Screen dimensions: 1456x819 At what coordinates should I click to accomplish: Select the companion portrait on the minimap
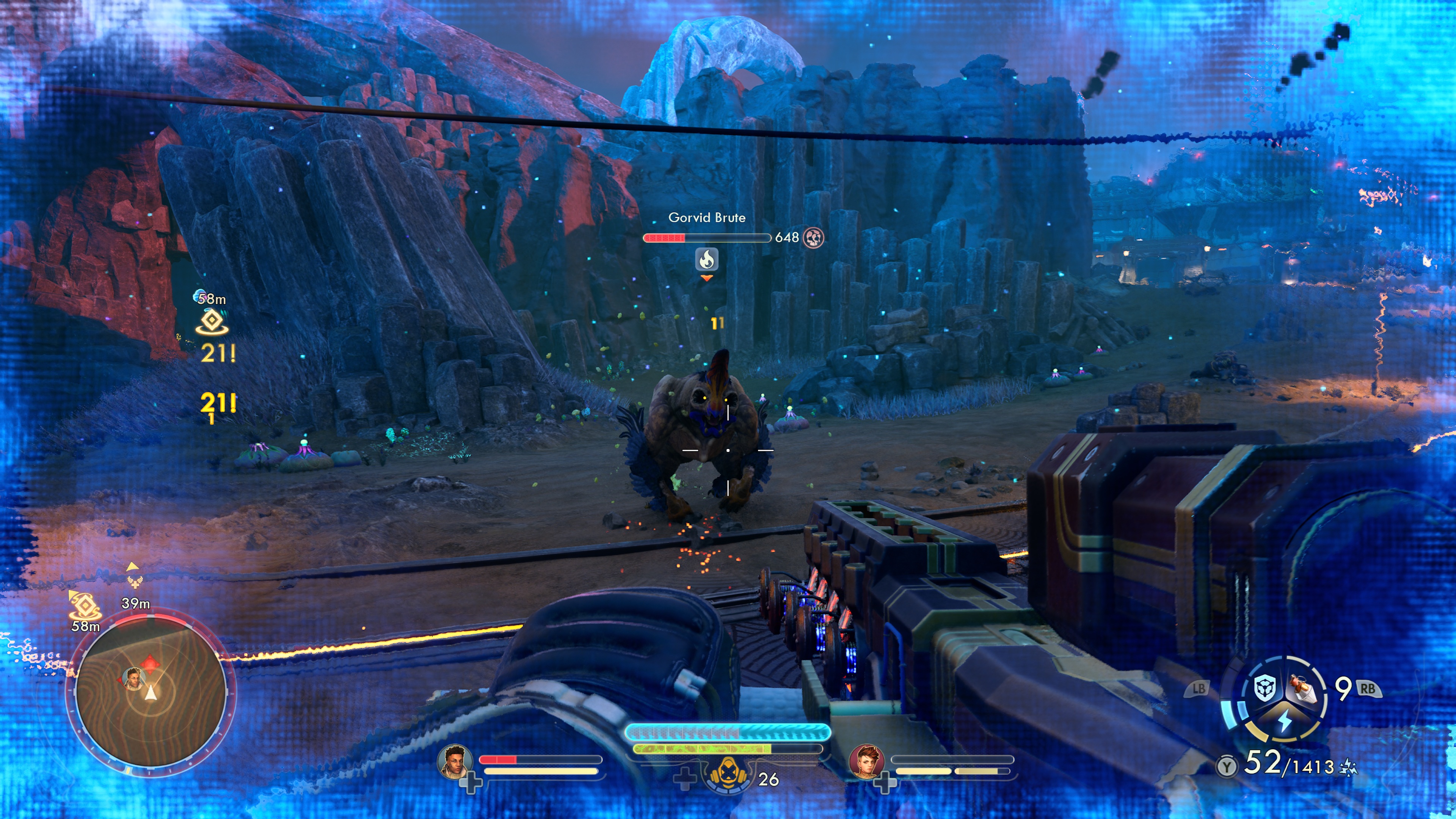click(x=133, y=678)
